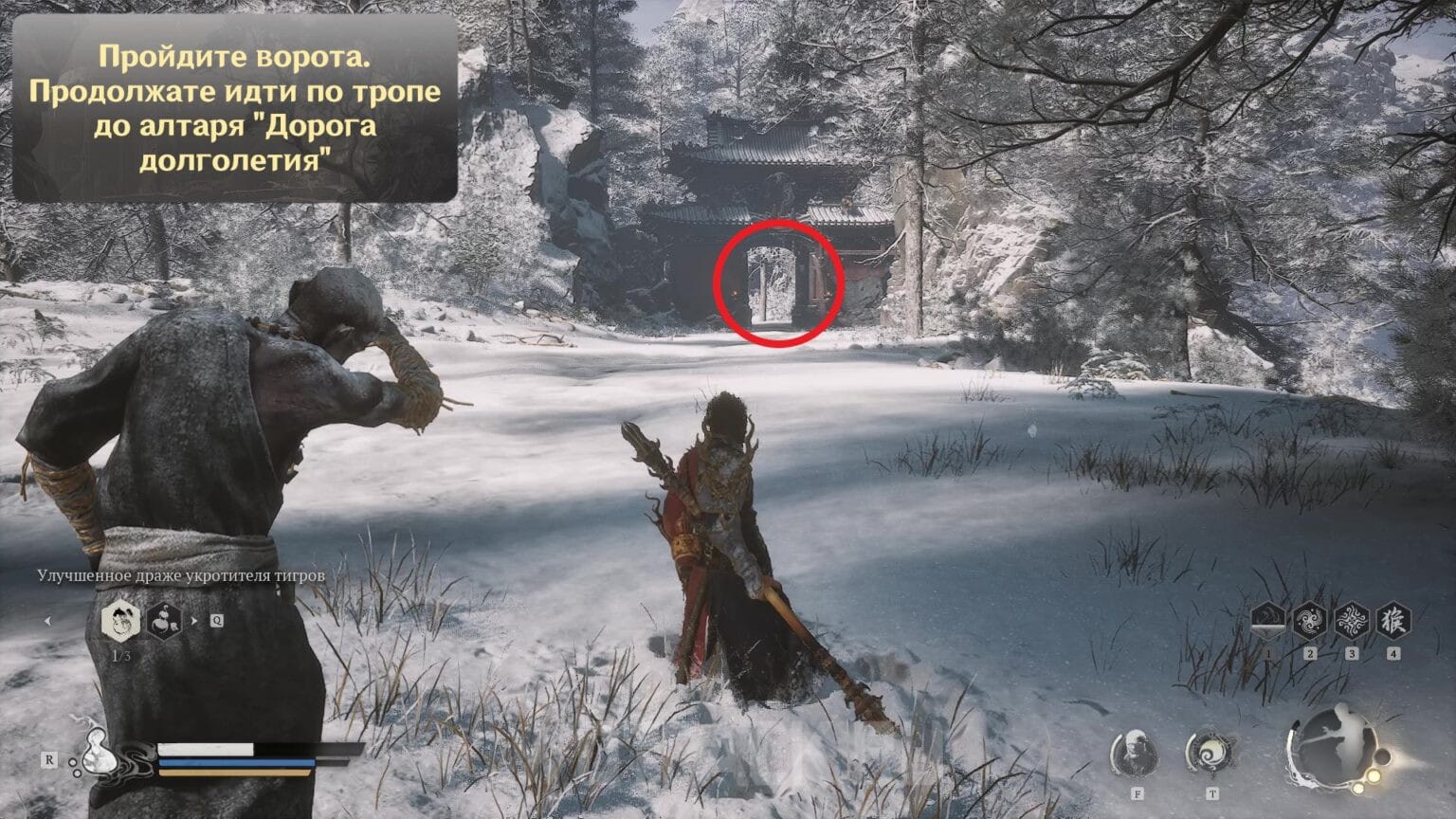Cycle right through consumables with right arrow
Screen dimensions: 1456x819
click(x=194, y=620)
